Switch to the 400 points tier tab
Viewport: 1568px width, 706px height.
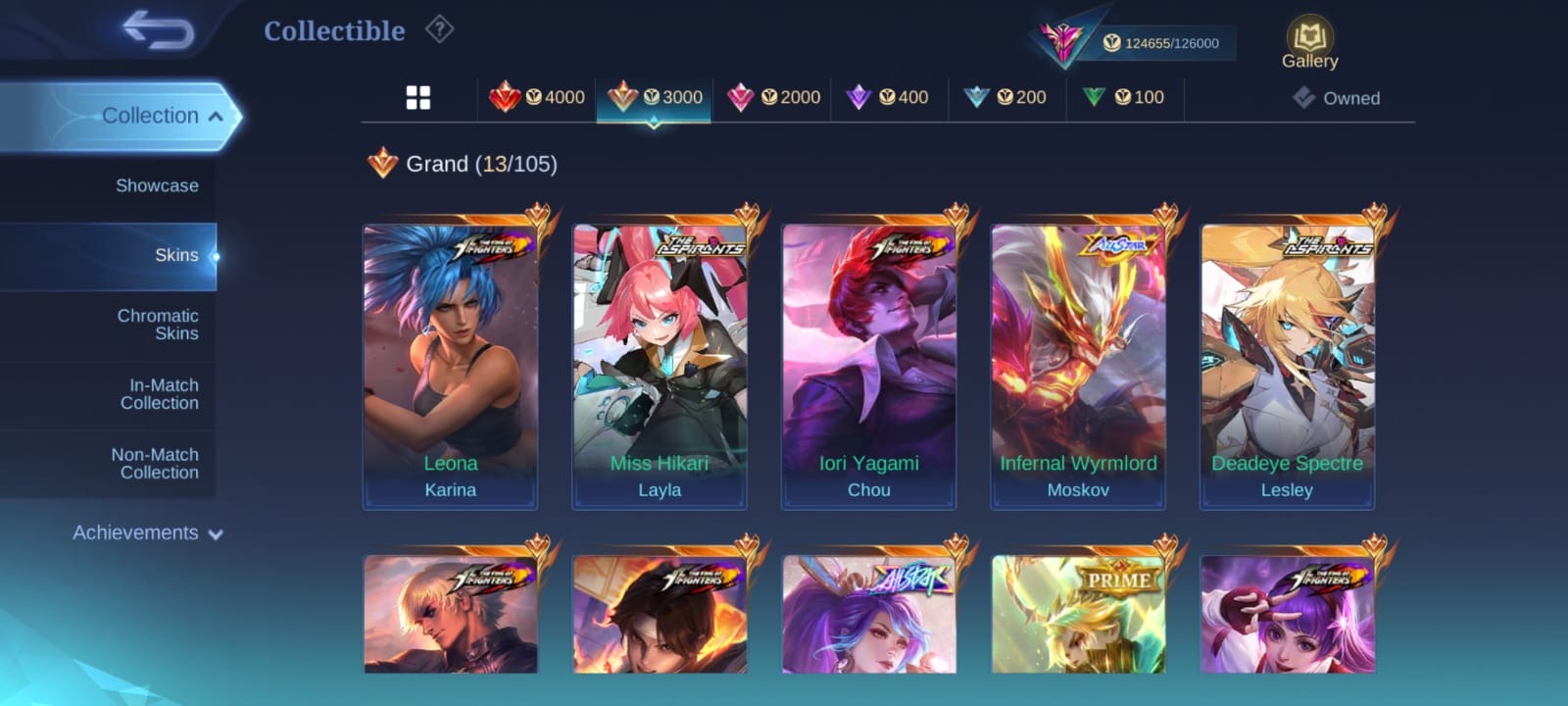coord(889,98)
